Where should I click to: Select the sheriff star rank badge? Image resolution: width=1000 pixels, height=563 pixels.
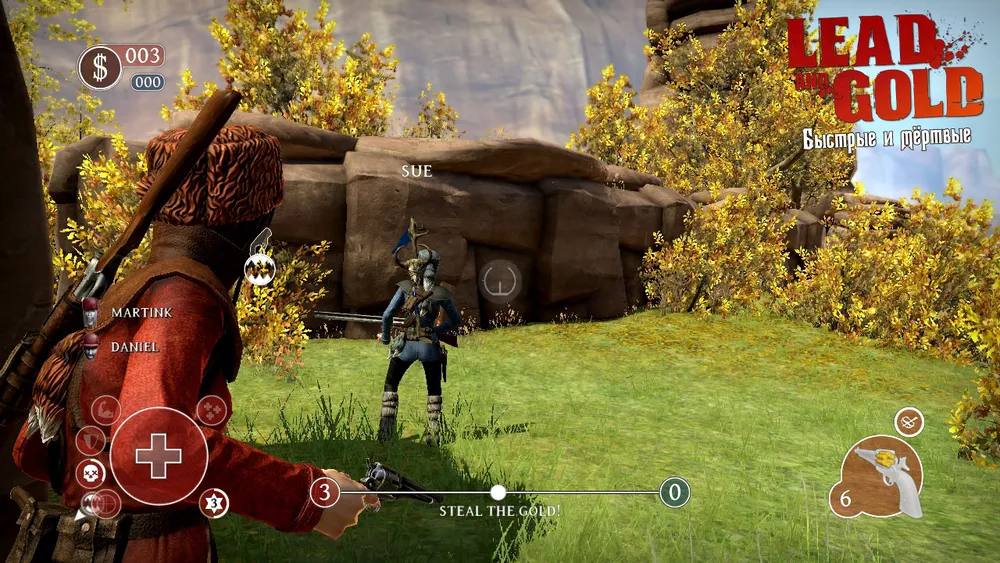pyautogui.click(x=212, y=502)
